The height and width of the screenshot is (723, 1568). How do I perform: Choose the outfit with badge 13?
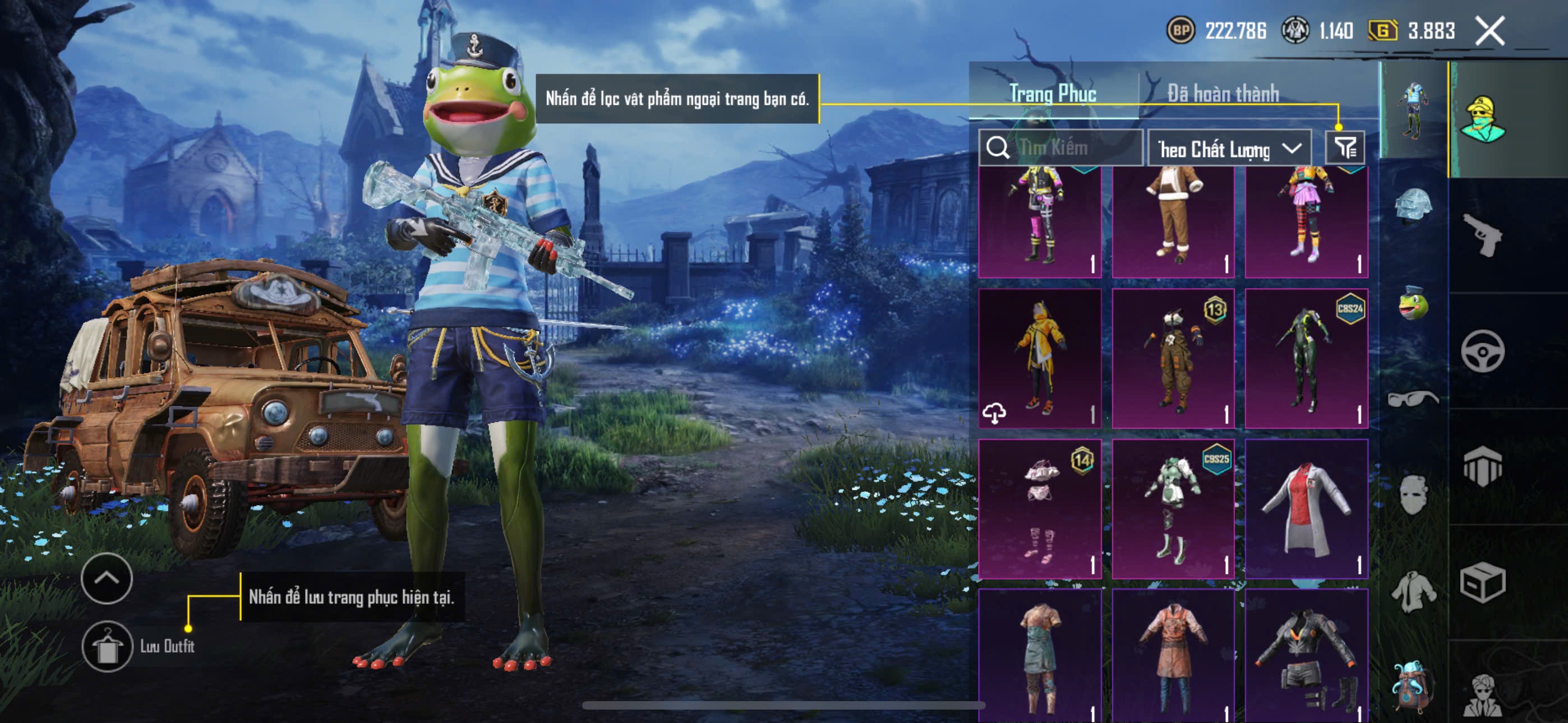[x=1172, y=358]
